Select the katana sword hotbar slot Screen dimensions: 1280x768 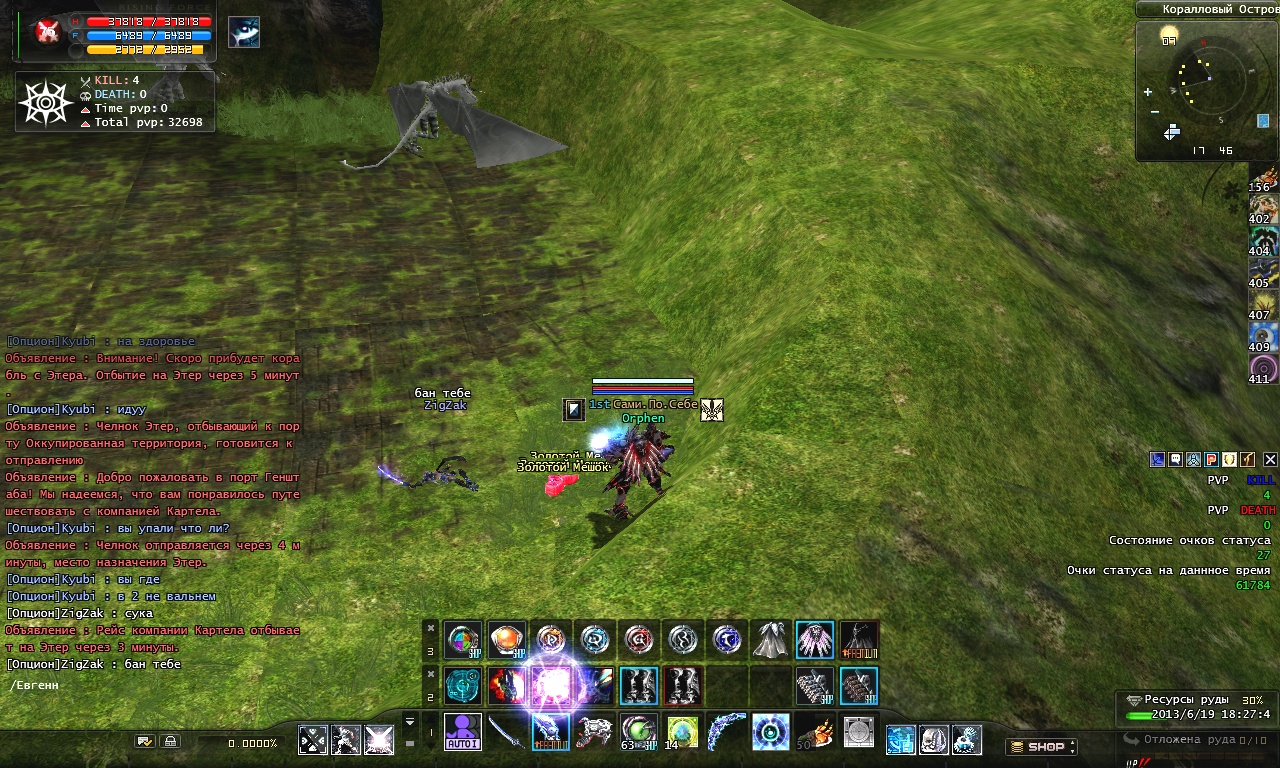pyautogui.click(x=506, y=732)
